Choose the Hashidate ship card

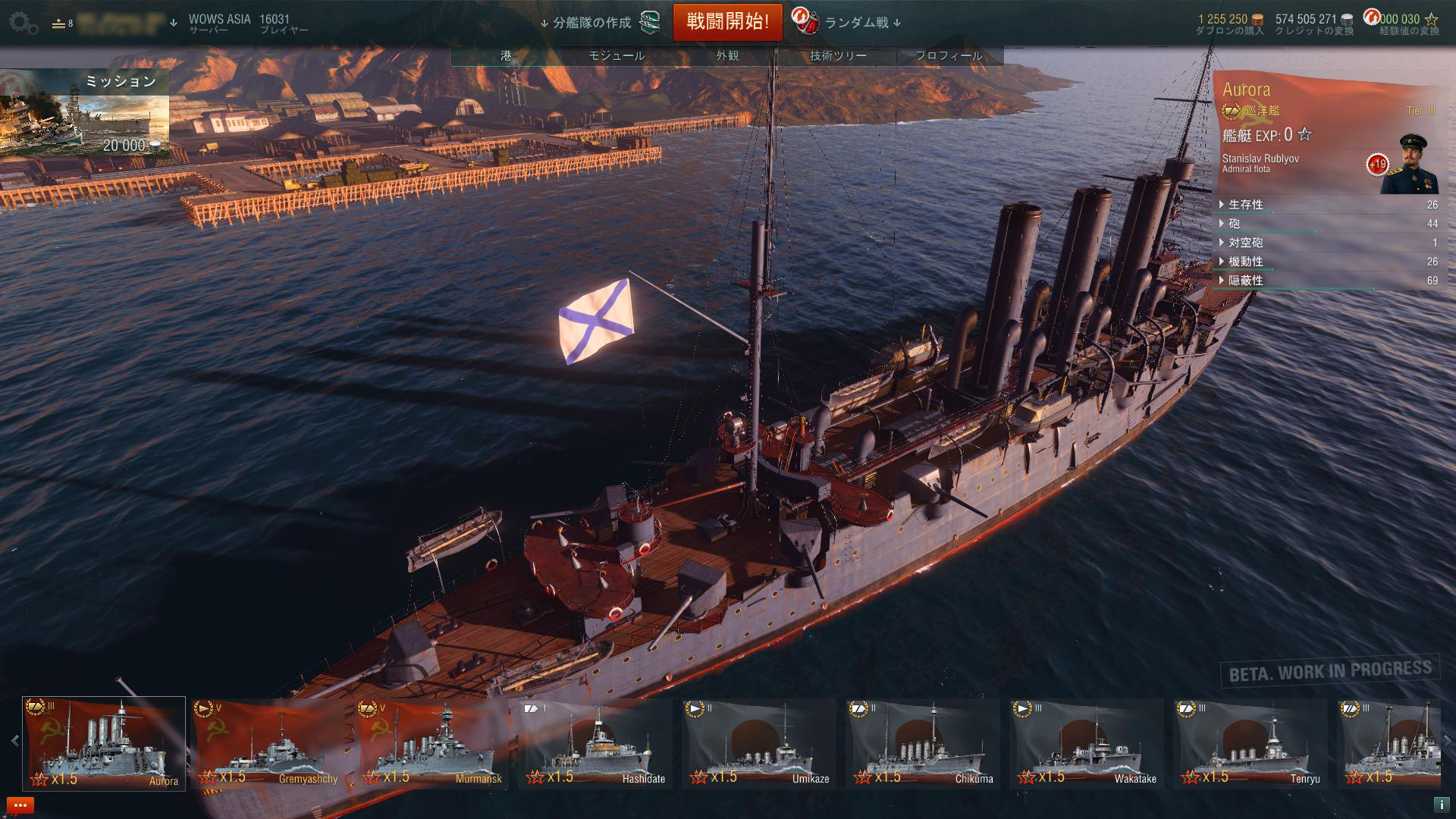coord(595,743)
